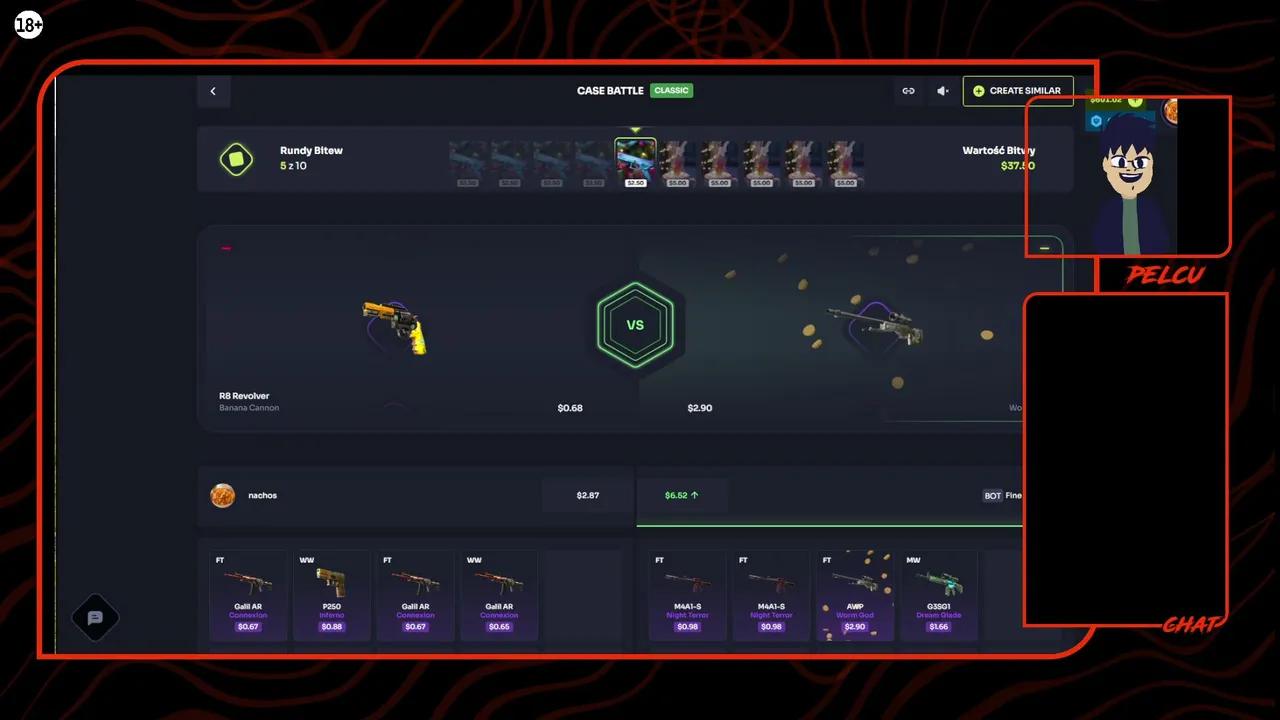Click the Wartość Bitwy $37.50 value
Viewport: 1280px width, 720px height.
click(x=1017, y=165)
